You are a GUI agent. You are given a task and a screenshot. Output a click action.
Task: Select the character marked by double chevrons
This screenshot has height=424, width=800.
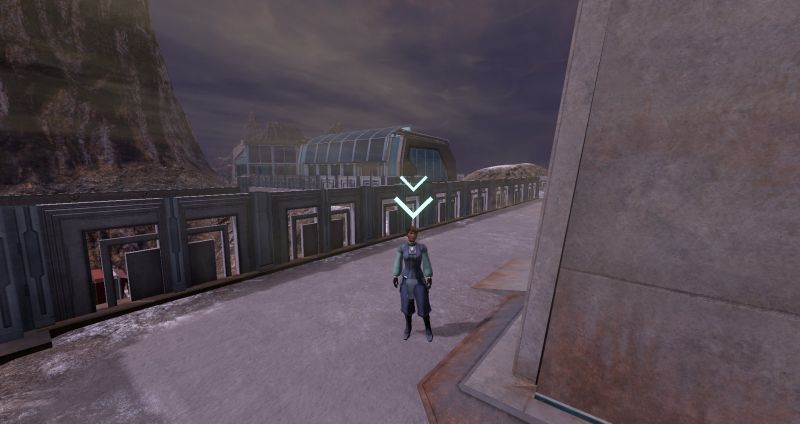pyautogui.click(x=413, y=282)
